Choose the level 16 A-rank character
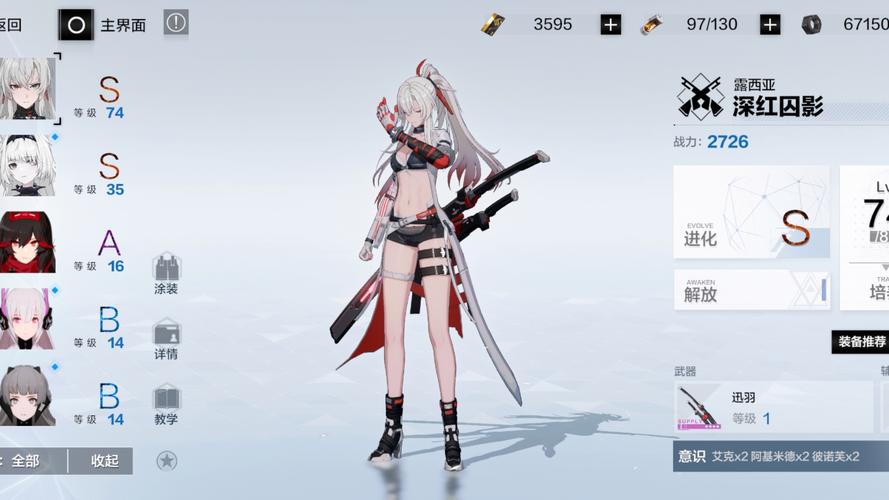889x500 pixels. point(28,242)
